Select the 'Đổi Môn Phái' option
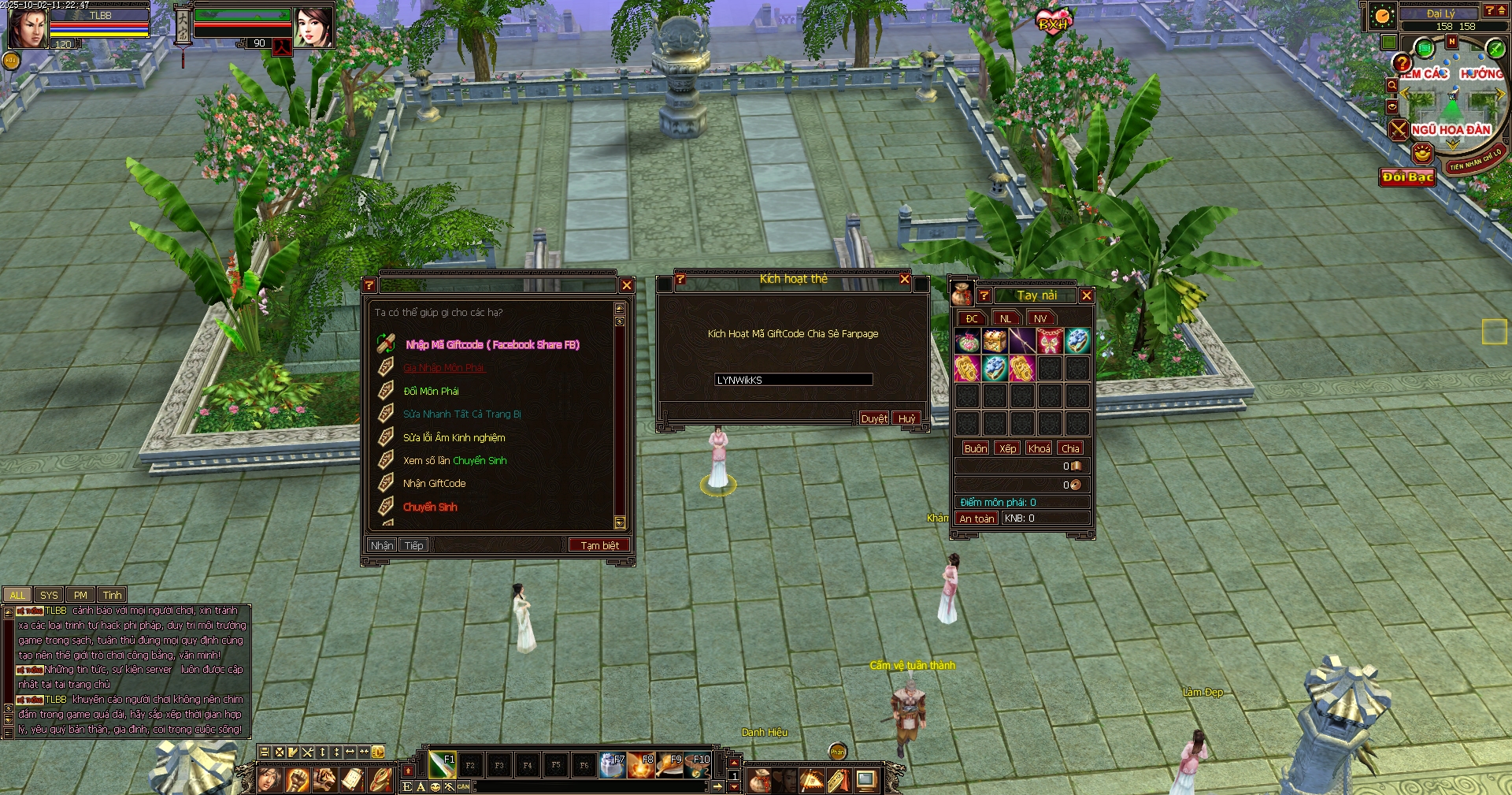 click(x=431, y=391)
